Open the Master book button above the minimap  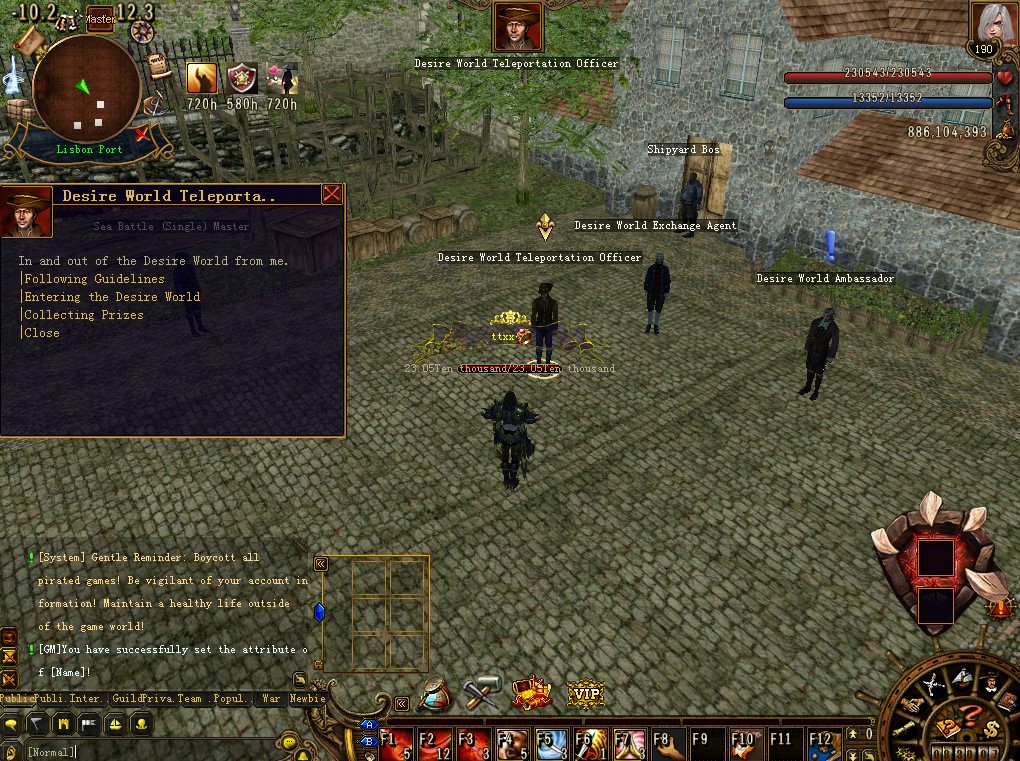tap(100, 18)
